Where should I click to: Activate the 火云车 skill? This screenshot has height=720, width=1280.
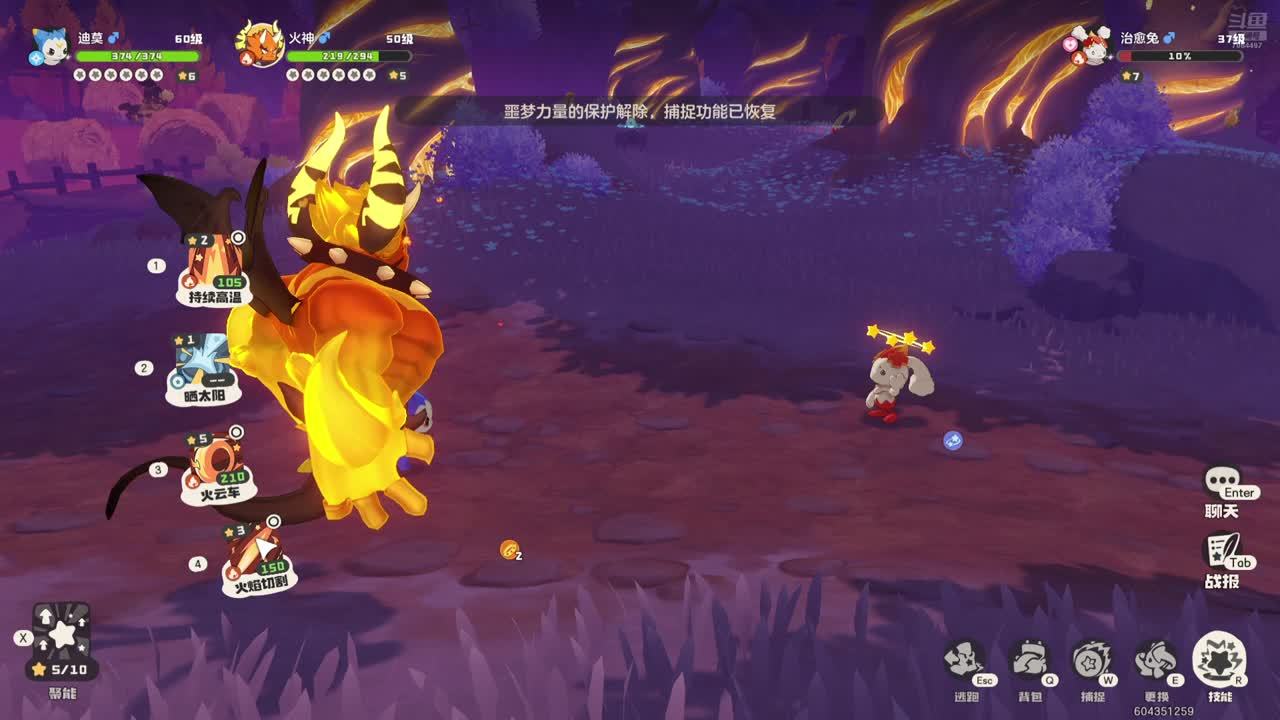(218, 466)
